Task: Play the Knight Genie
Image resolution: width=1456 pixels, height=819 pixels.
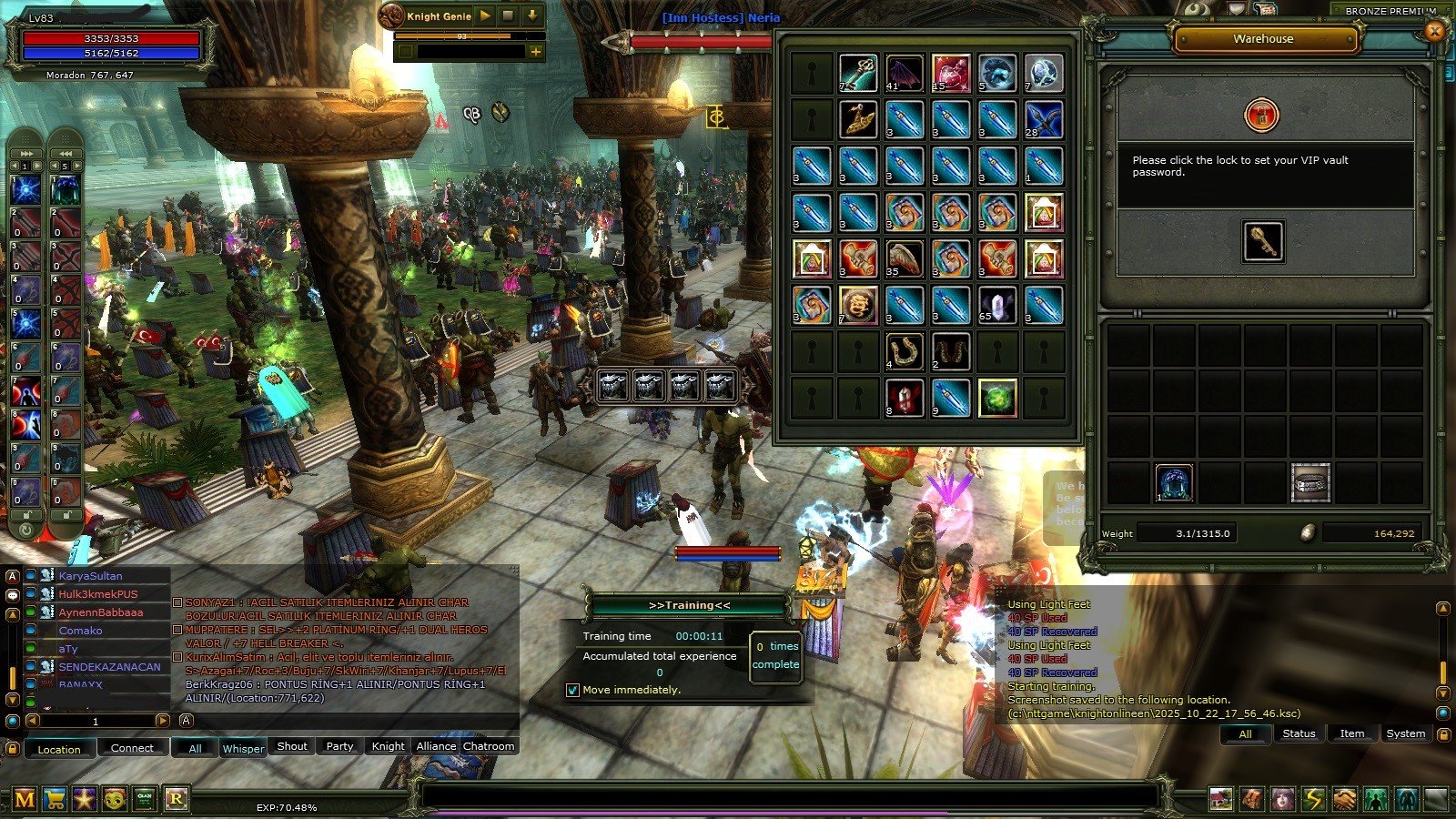Action: (485, 15)
